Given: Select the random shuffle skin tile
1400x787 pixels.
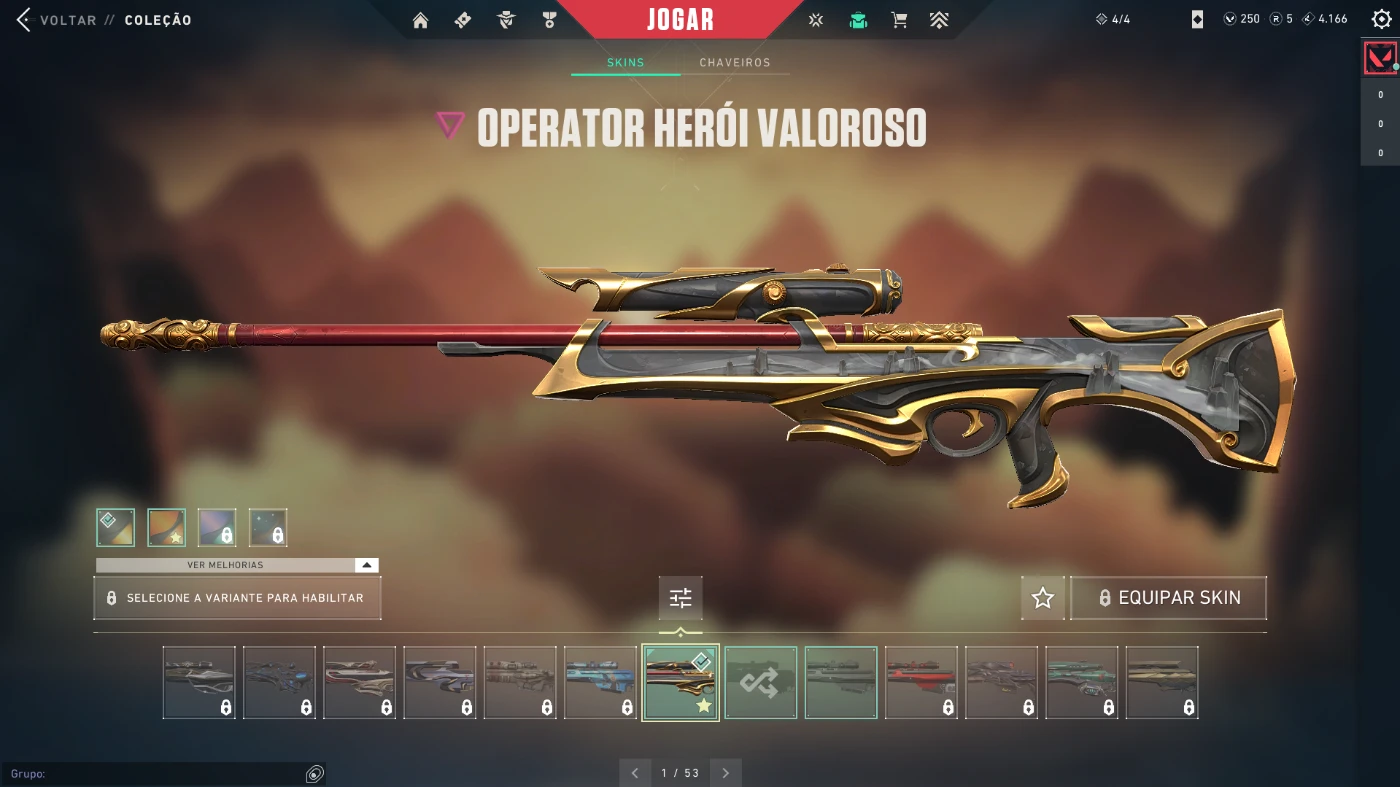Looking at the screenshot, I should 761,682.
